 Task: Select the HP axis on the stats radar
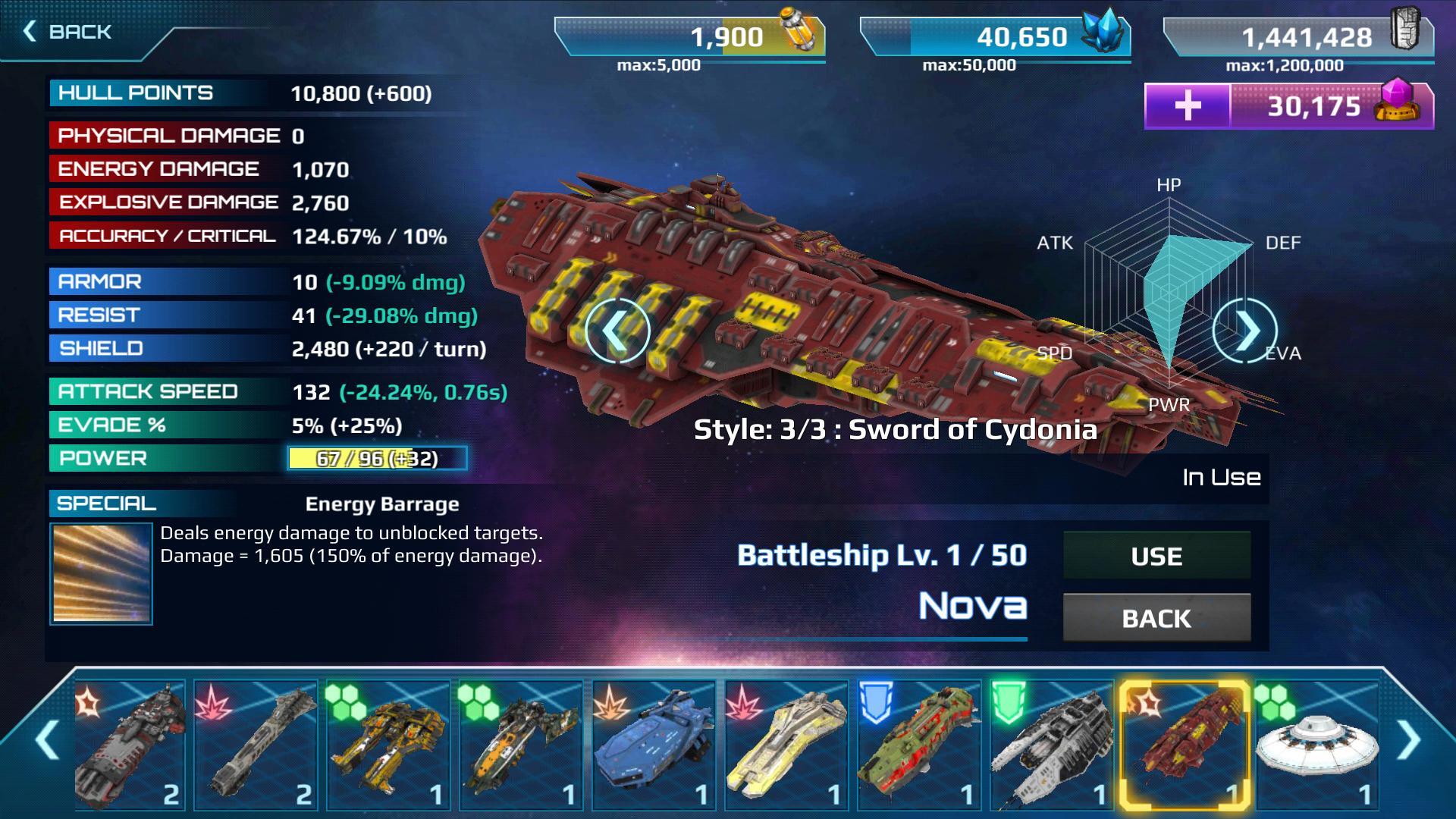[x=1168, y=184]
